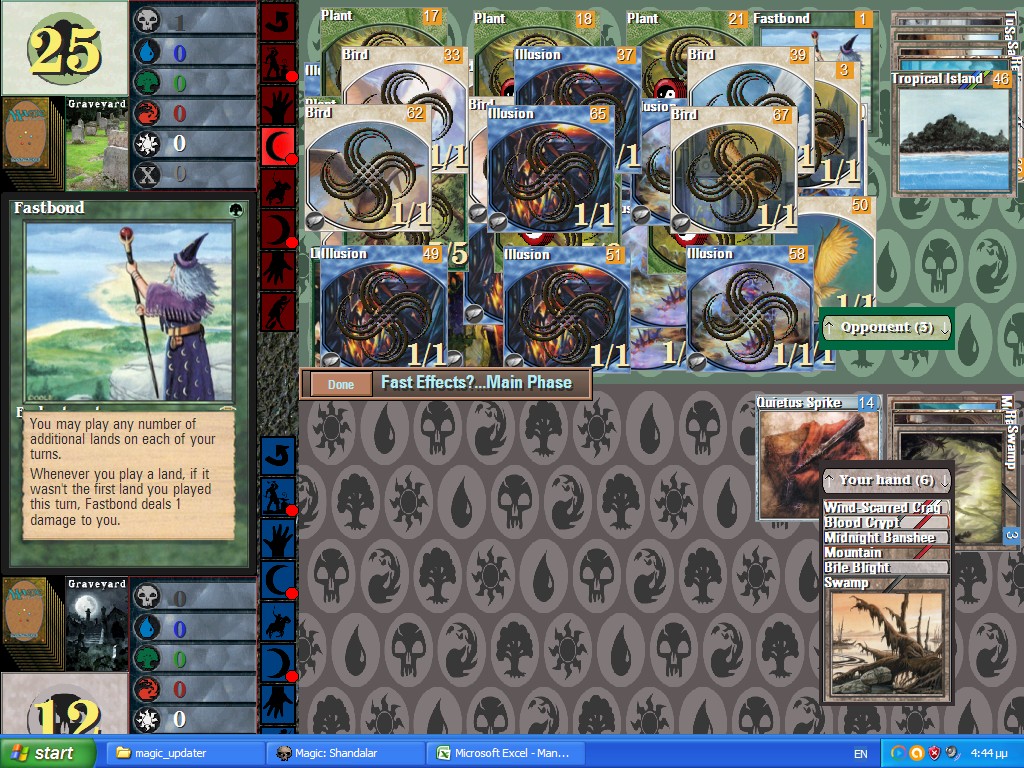Choose Blood Crypt from your hand
This screenshot has height=768, width=1024.
883,523
